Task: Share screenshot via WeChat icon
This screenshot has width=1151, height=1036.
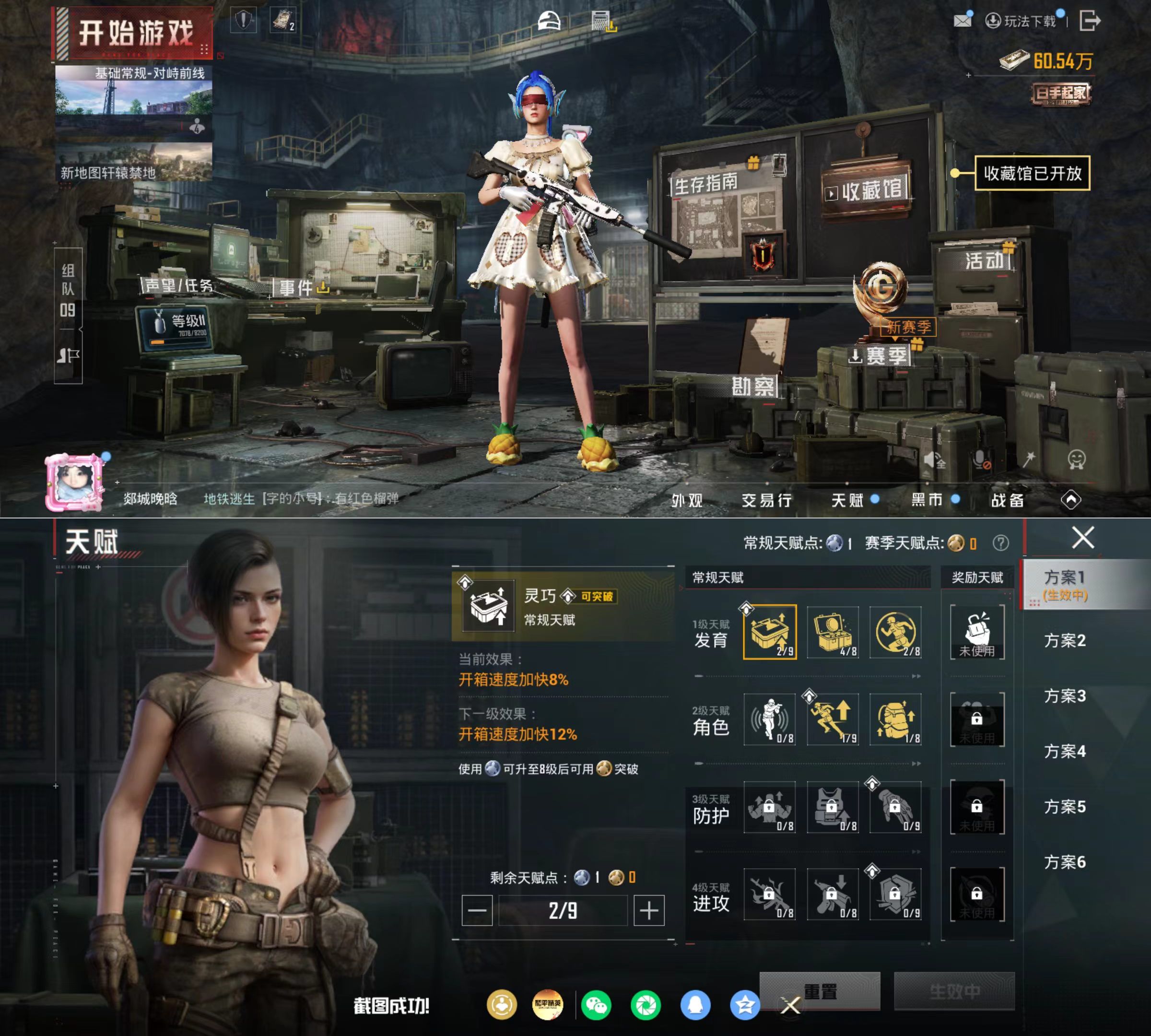Action: (x=596, y=1006)
